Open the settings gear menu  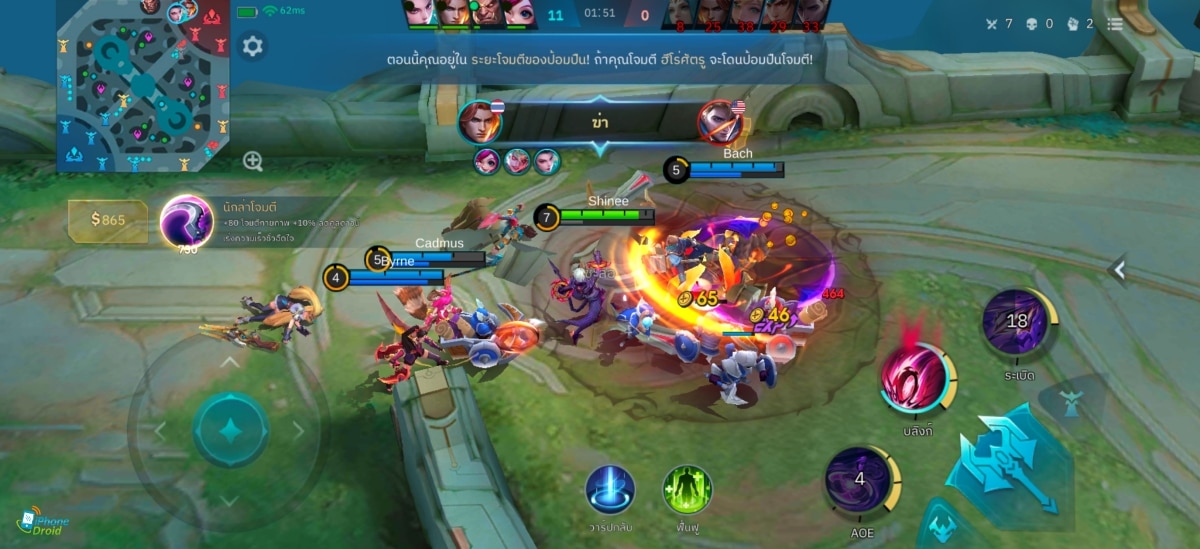[253, 46]
